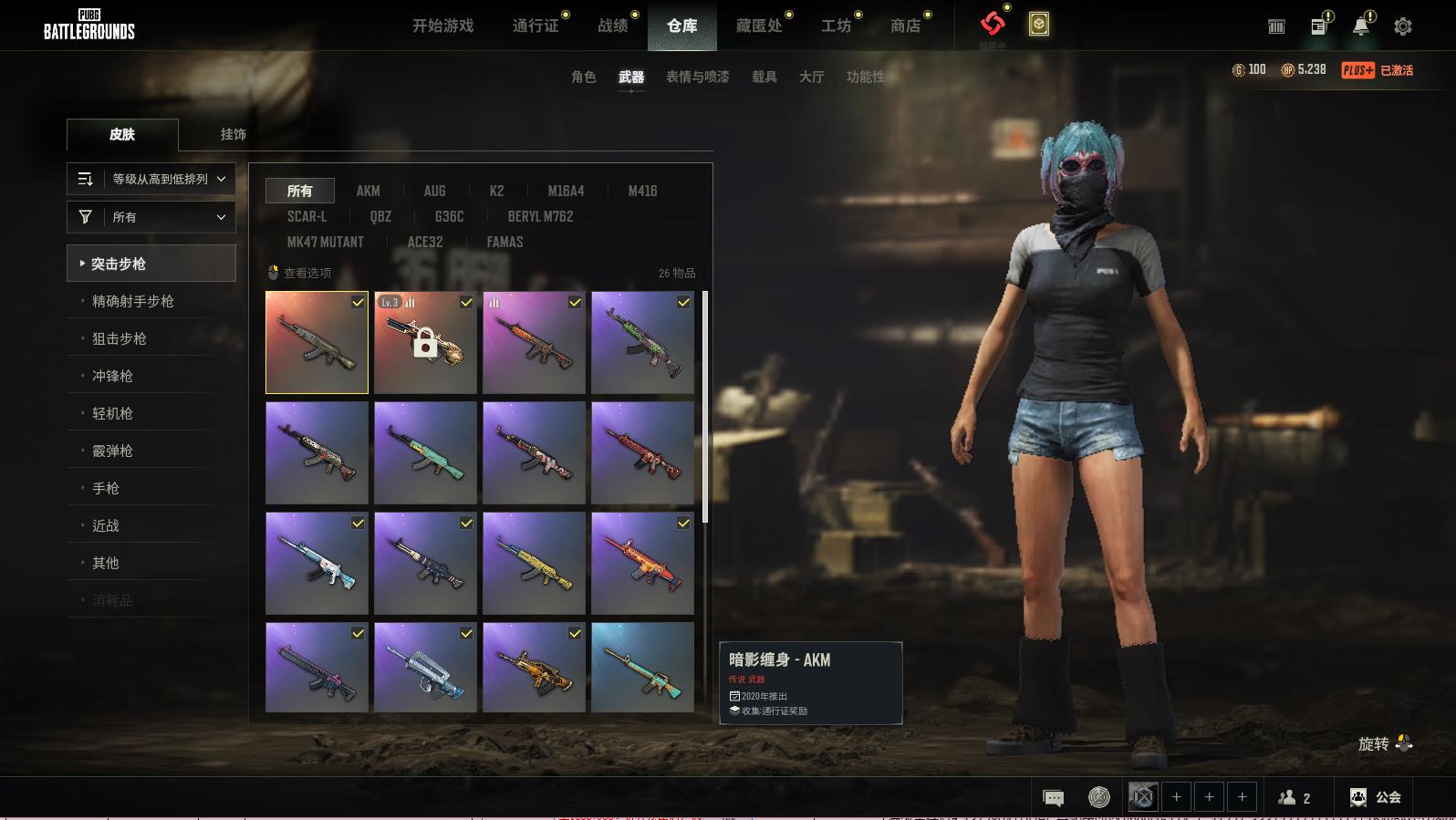This screenshot has width=1456, height=820.
Task: Show the 手枪 pistol category
Action: click(106, 488)
